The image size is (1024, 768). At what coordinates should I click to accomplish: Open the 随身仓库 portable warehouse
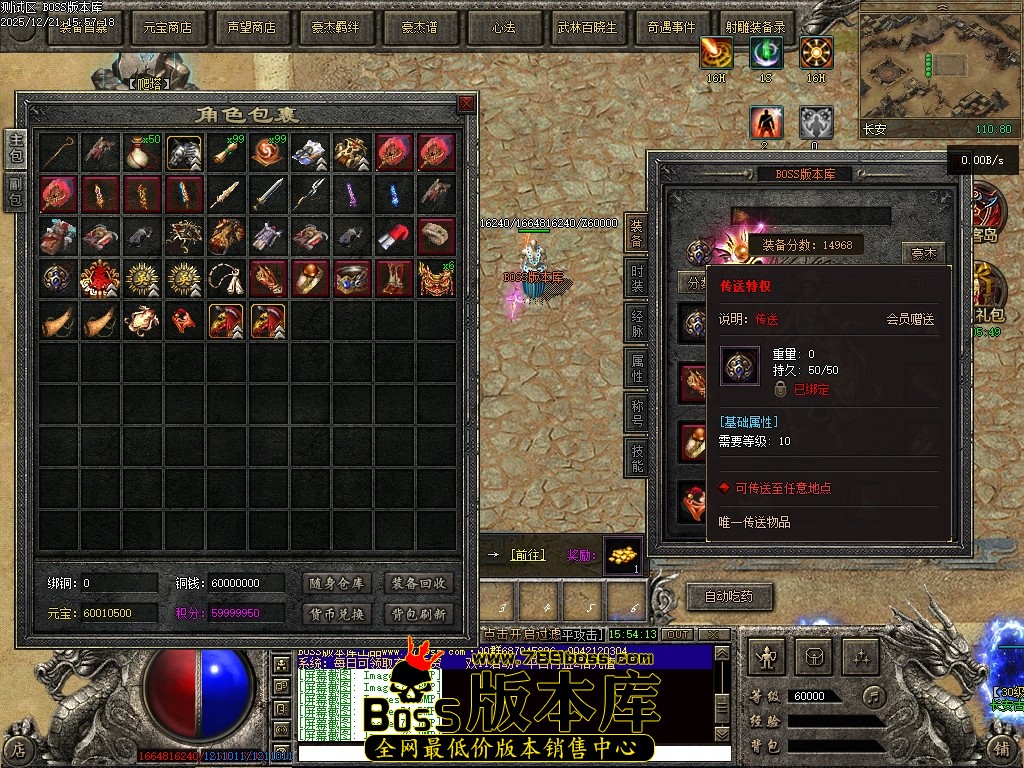point(335,583)
